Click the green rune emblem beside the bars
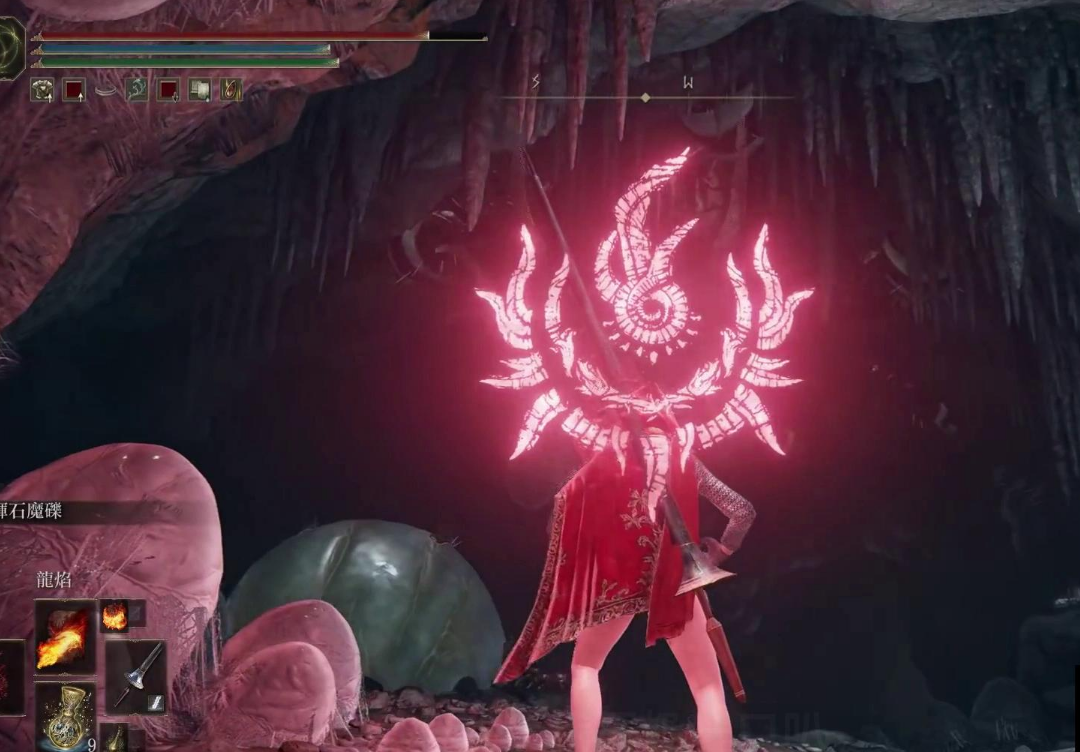The image size is (1080, 752). coord(8,48)
